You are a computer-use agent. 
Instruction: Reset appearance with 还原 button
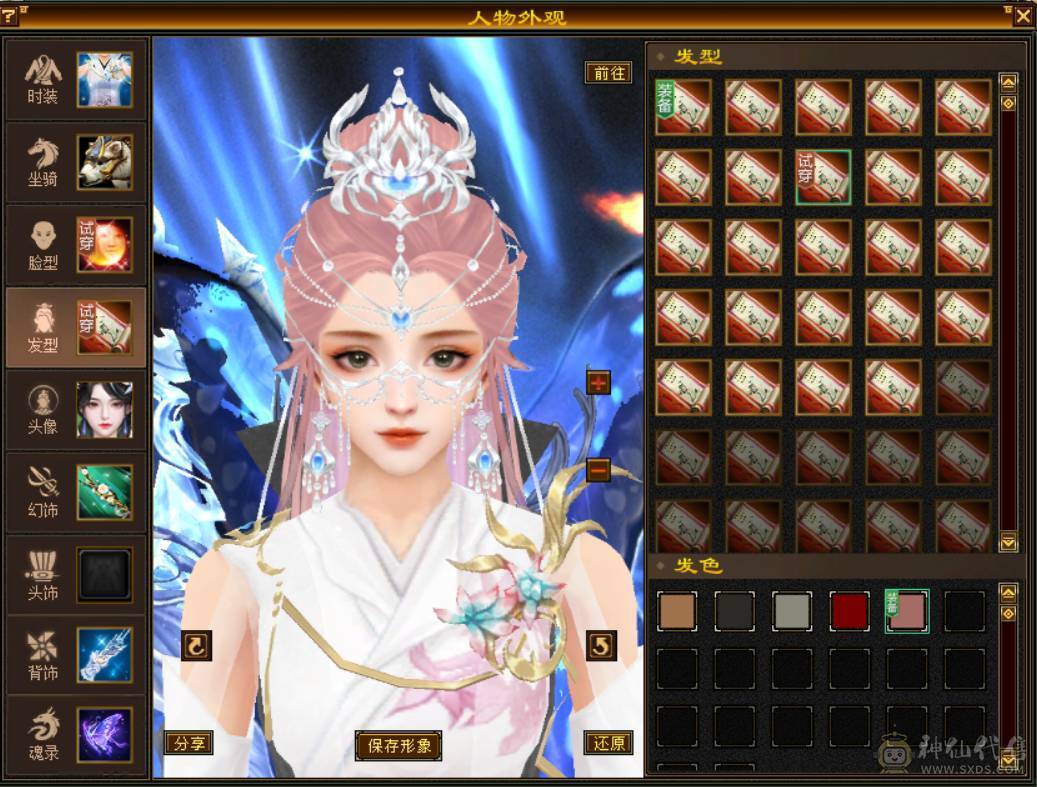[608, 743]
